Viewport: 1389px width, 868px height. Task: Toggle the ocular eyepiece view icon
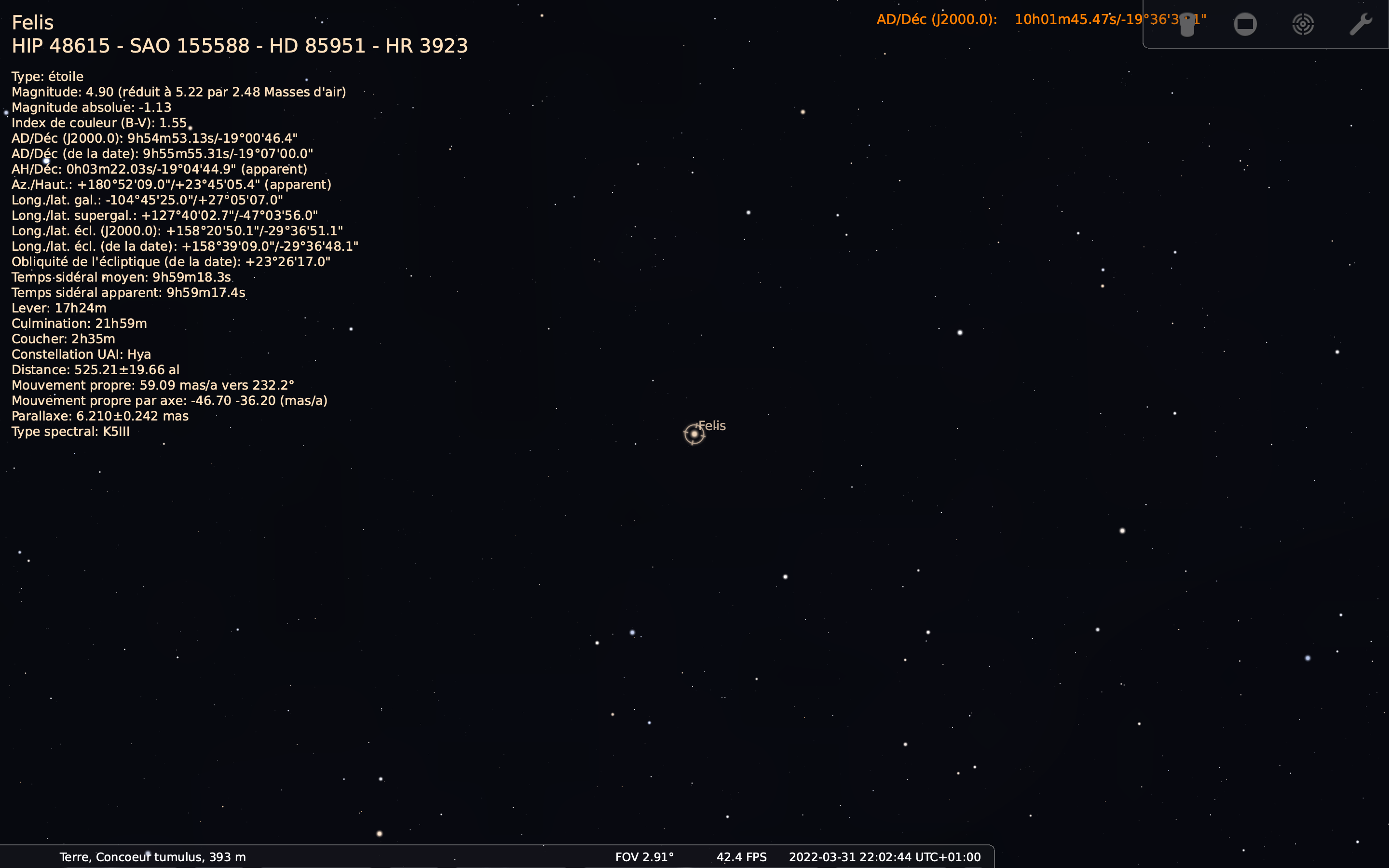pos(1187,24)
